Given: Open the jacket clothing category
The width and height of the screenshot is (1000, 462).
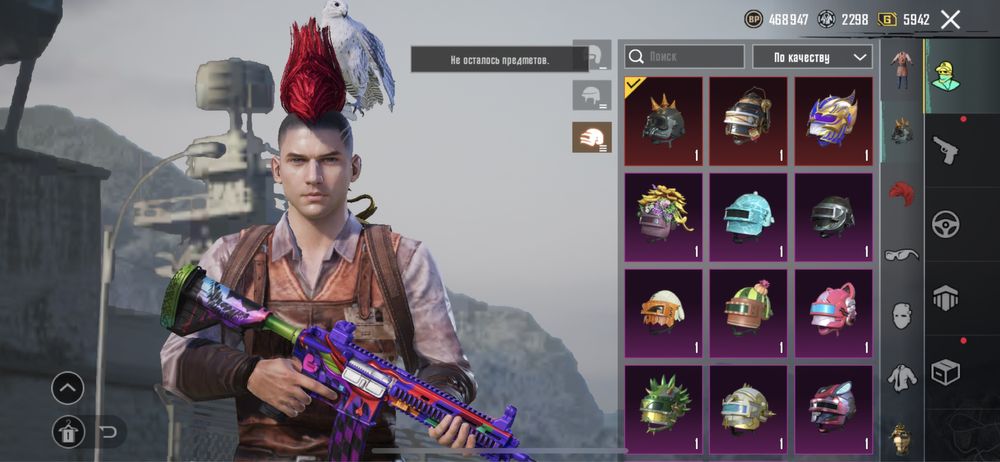Looking at the screenshot, I should coord(902,377).
